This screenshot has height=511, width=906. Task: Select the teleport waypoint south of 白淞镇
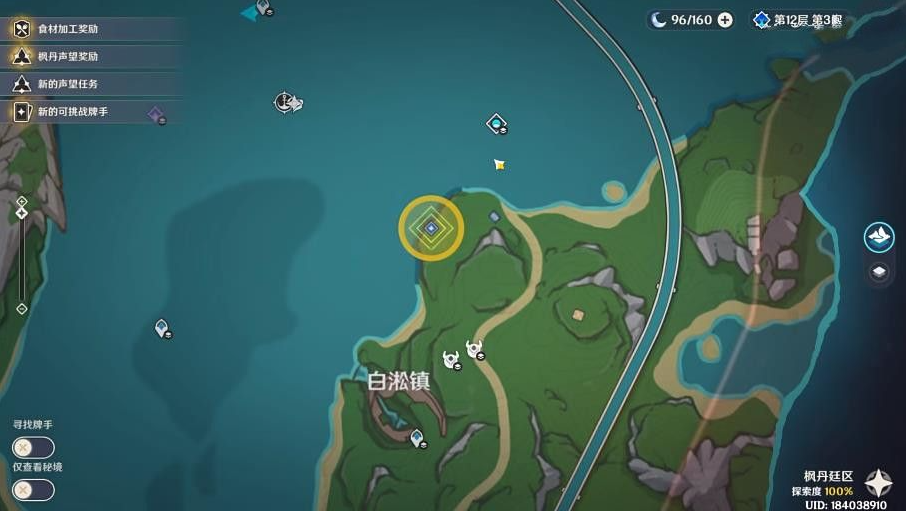coord(417,437)
